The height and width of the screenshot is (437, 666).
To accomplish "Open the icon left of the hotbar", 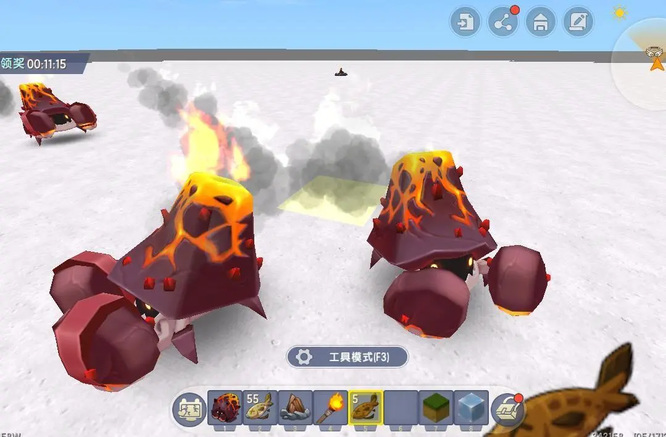I will 188,408.
